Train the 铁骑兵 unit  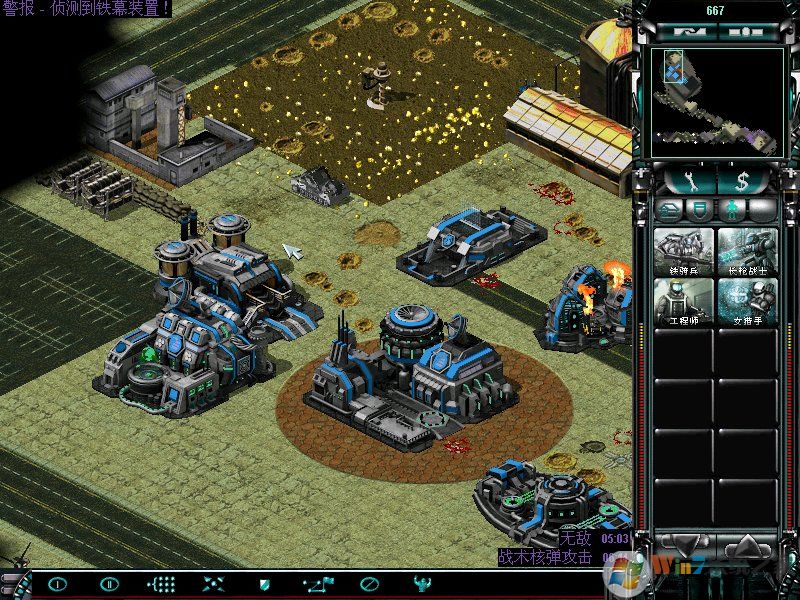coord(684,252)
